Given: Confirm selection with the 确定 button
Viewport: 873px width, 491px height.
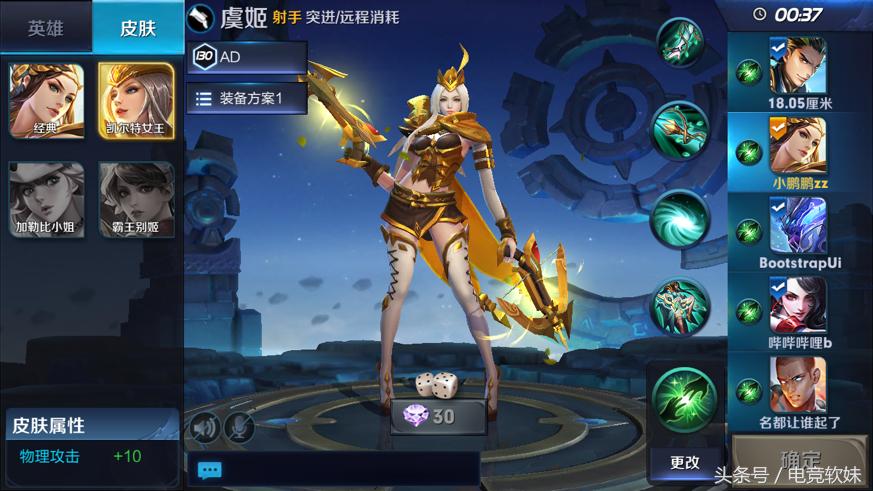Looking at the screenshot, I should pos(800,459).
